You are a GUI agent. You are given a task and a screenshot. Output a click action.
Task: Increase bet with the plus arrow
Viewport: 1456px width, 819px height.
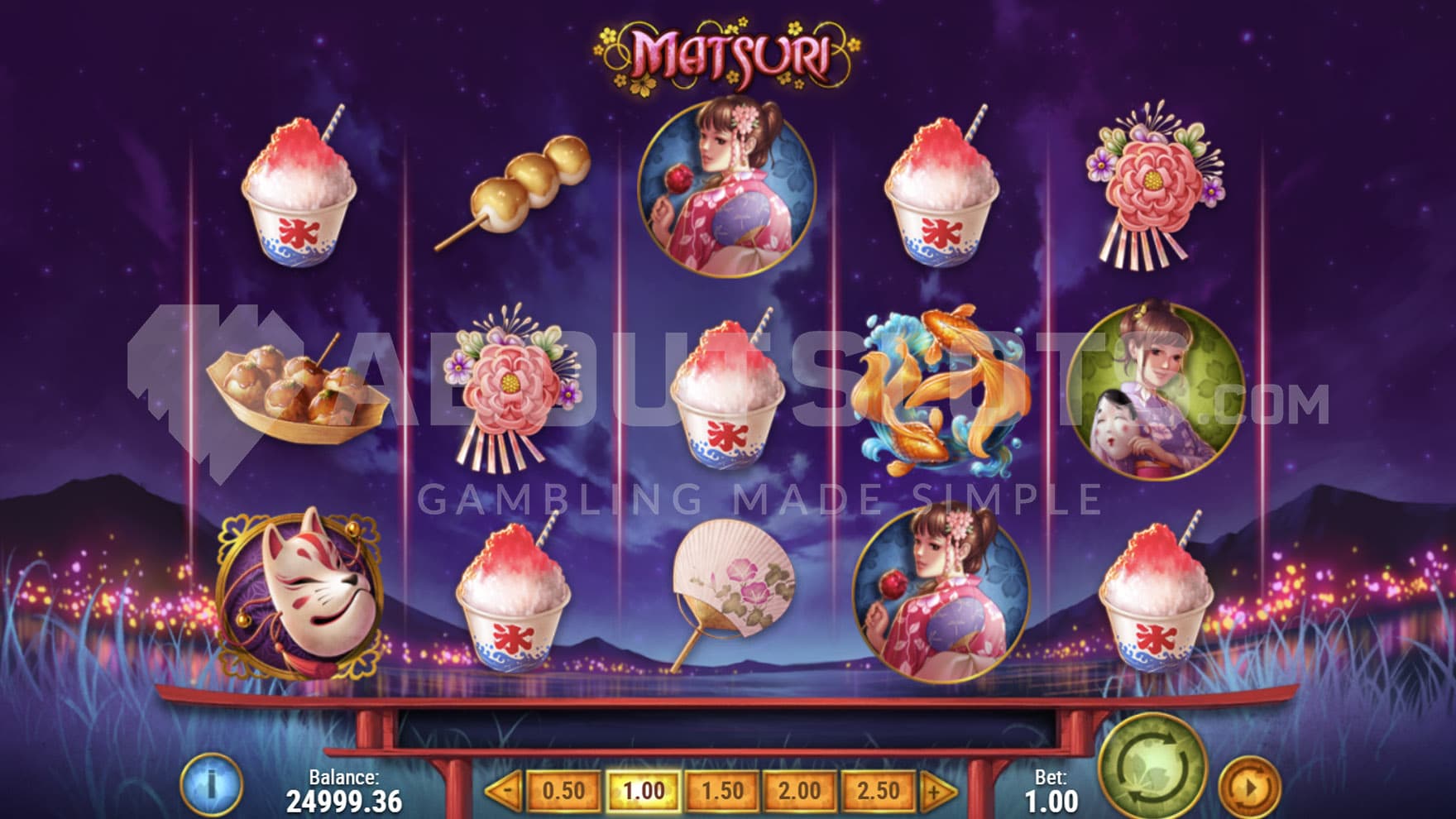(x=937, y=792)
